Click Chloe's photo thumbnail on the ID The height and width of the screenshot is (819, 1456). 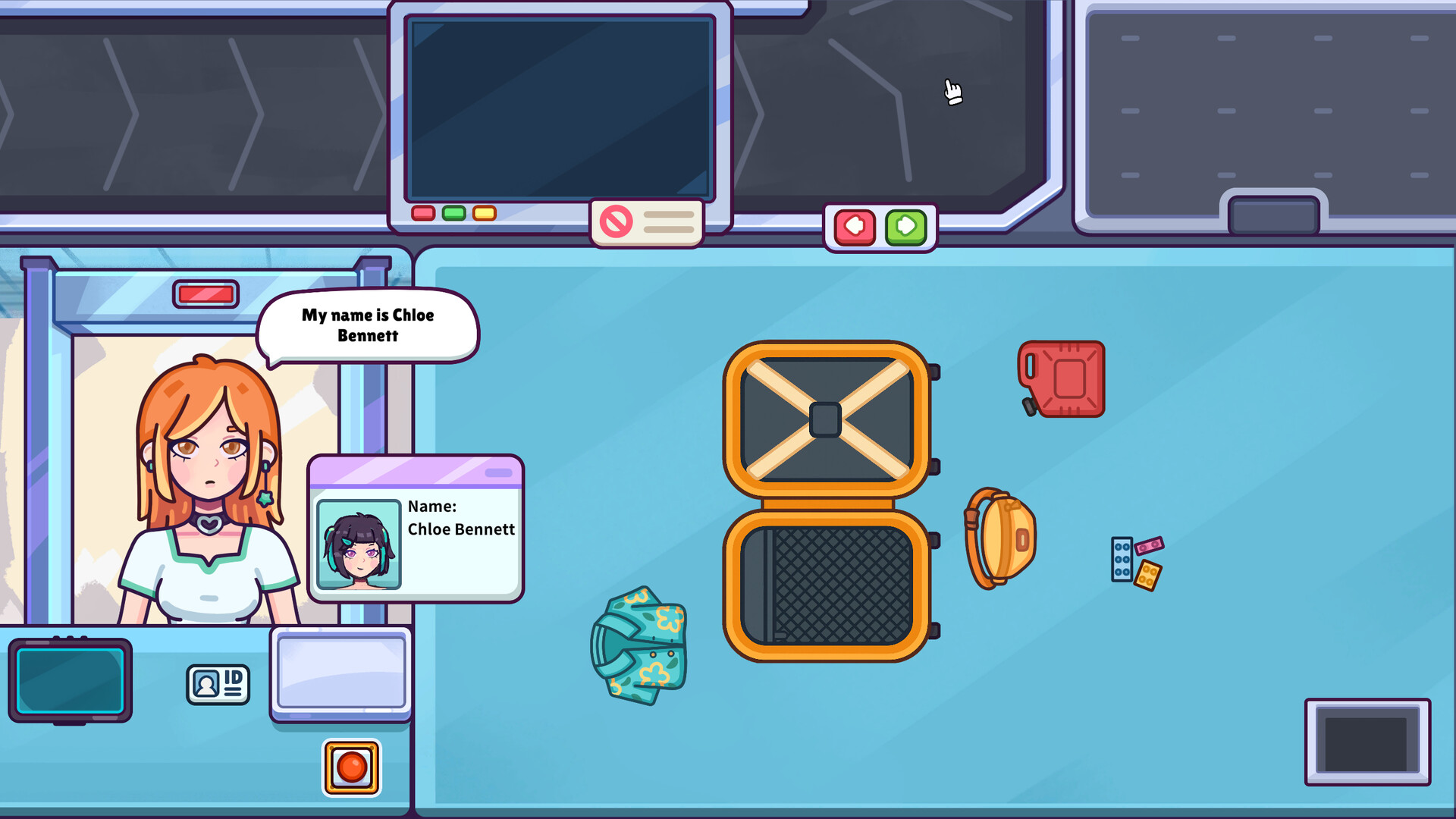click(359, 541)
